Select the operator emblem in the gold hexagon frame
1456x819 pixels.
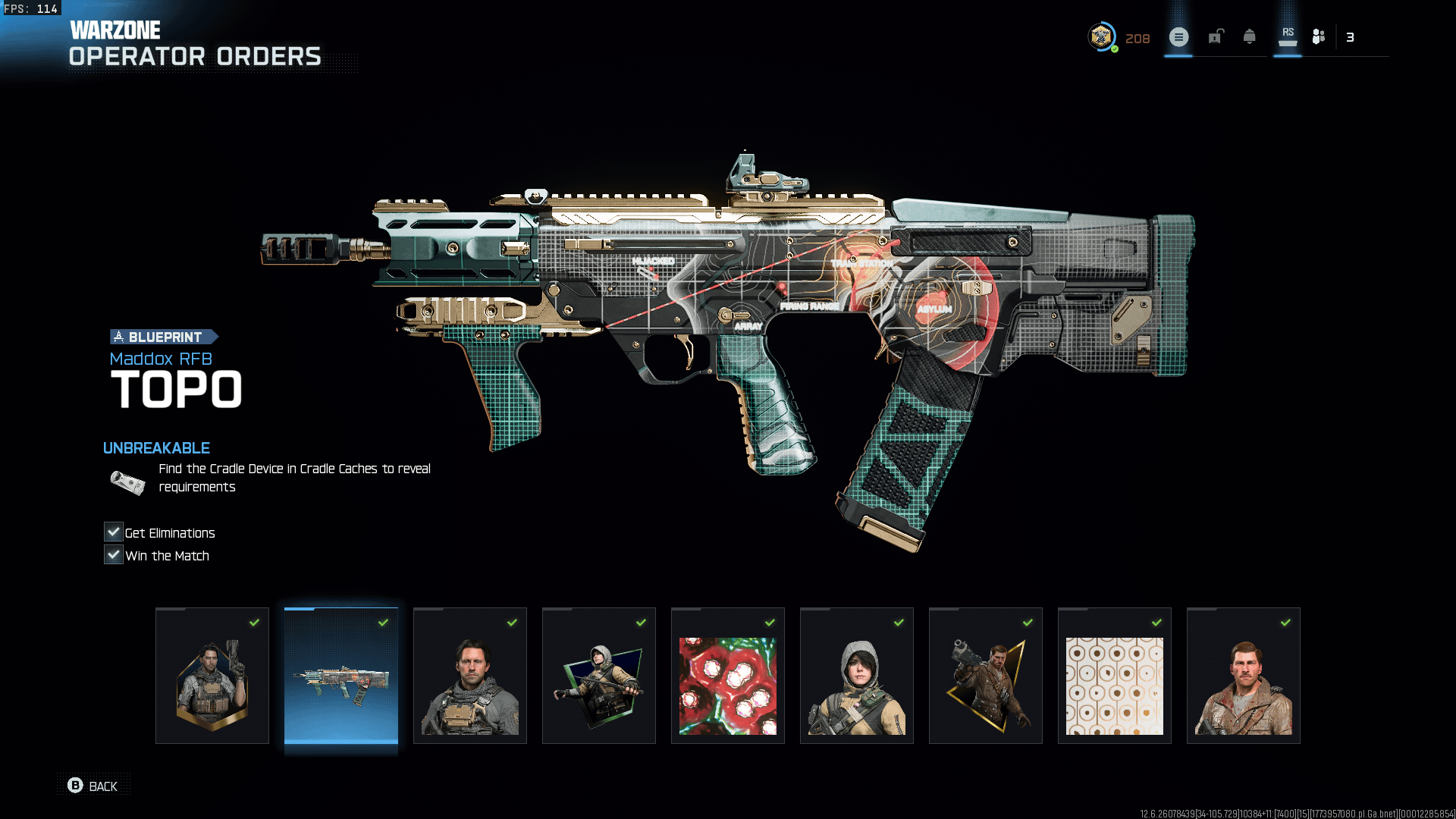[x=212, y=675]
